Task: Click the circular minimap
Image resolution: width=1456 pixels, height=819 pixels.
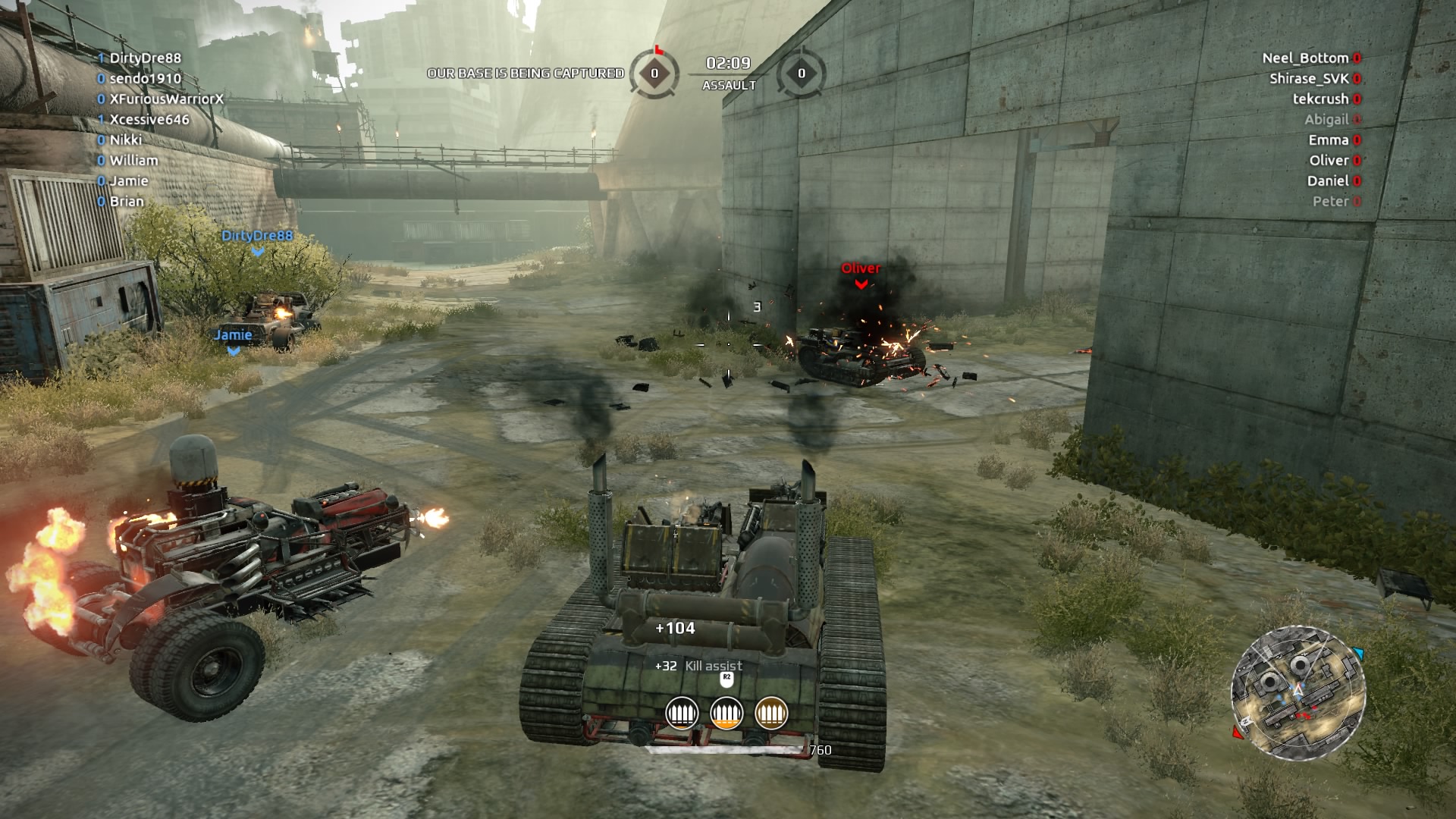Action: [1298, 692]
